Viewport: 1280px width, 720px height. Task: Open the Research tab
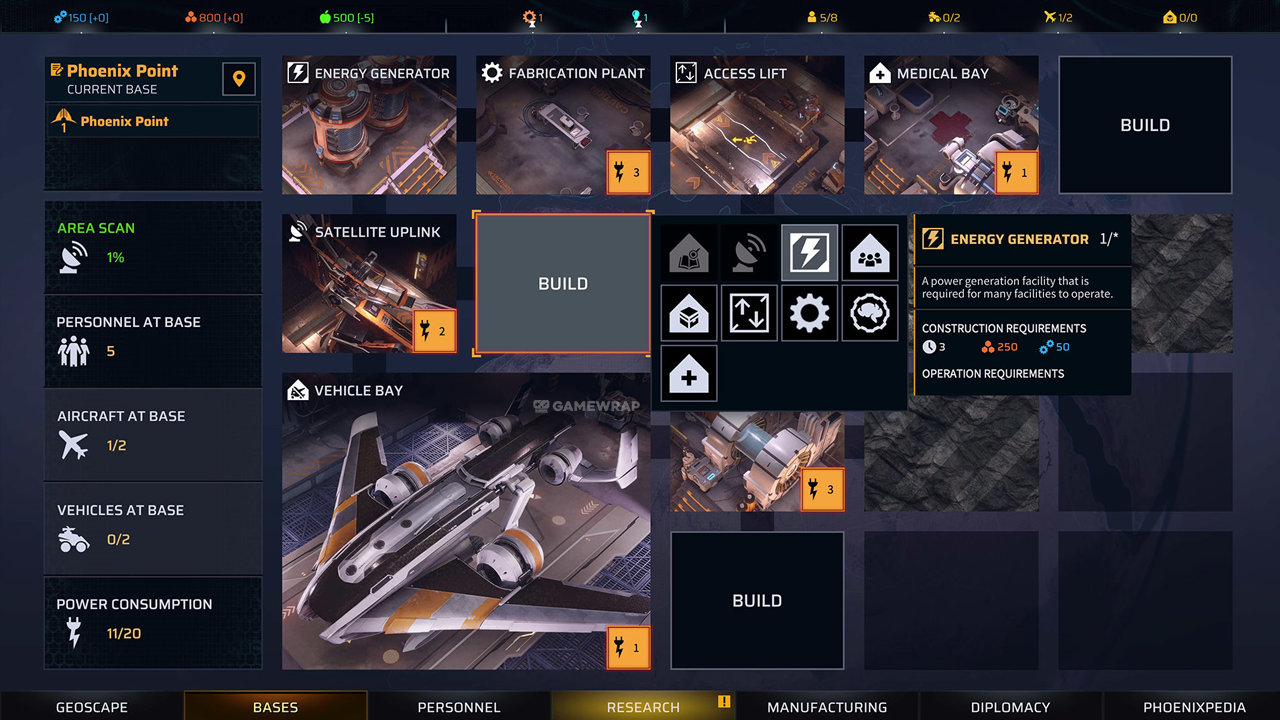643,707
